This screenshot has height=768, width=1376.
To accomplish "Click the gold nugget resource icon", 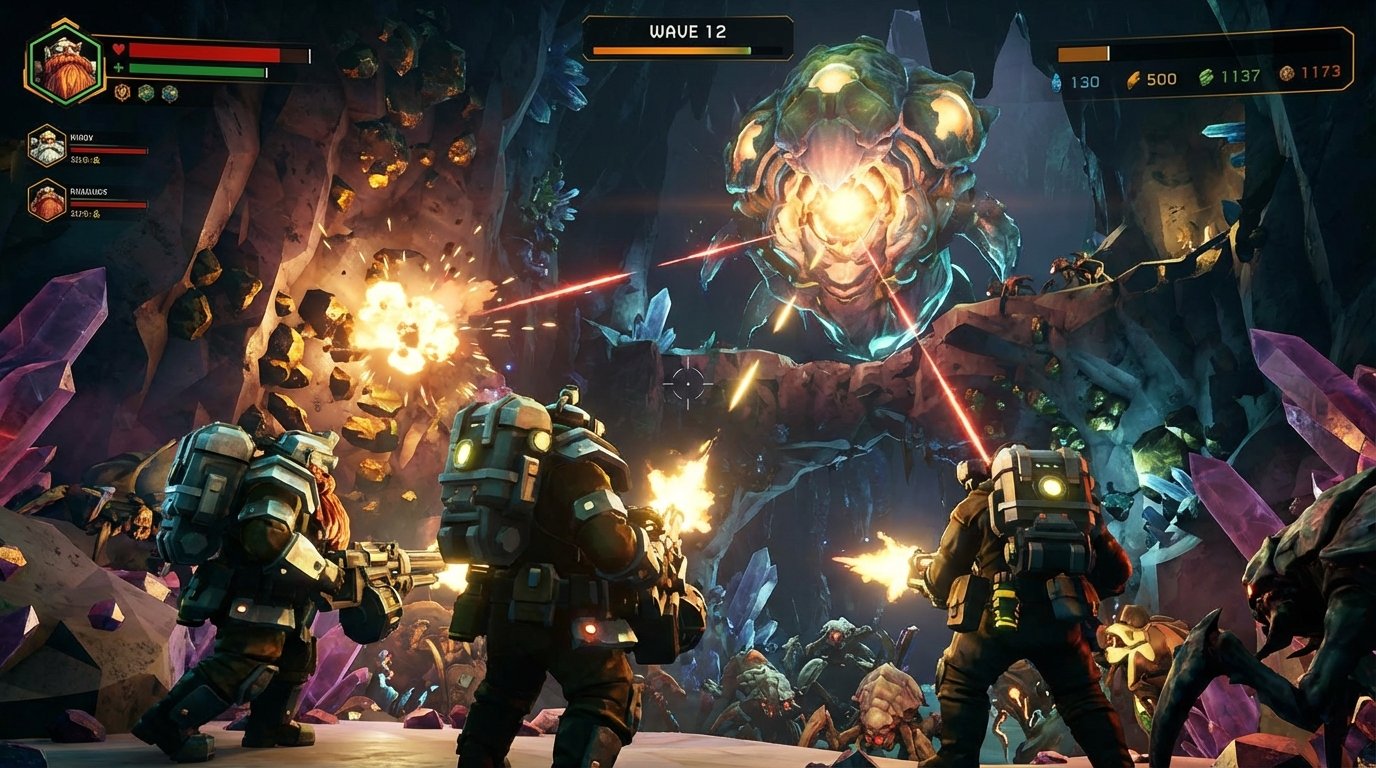I will click(x=1133, y=79).
